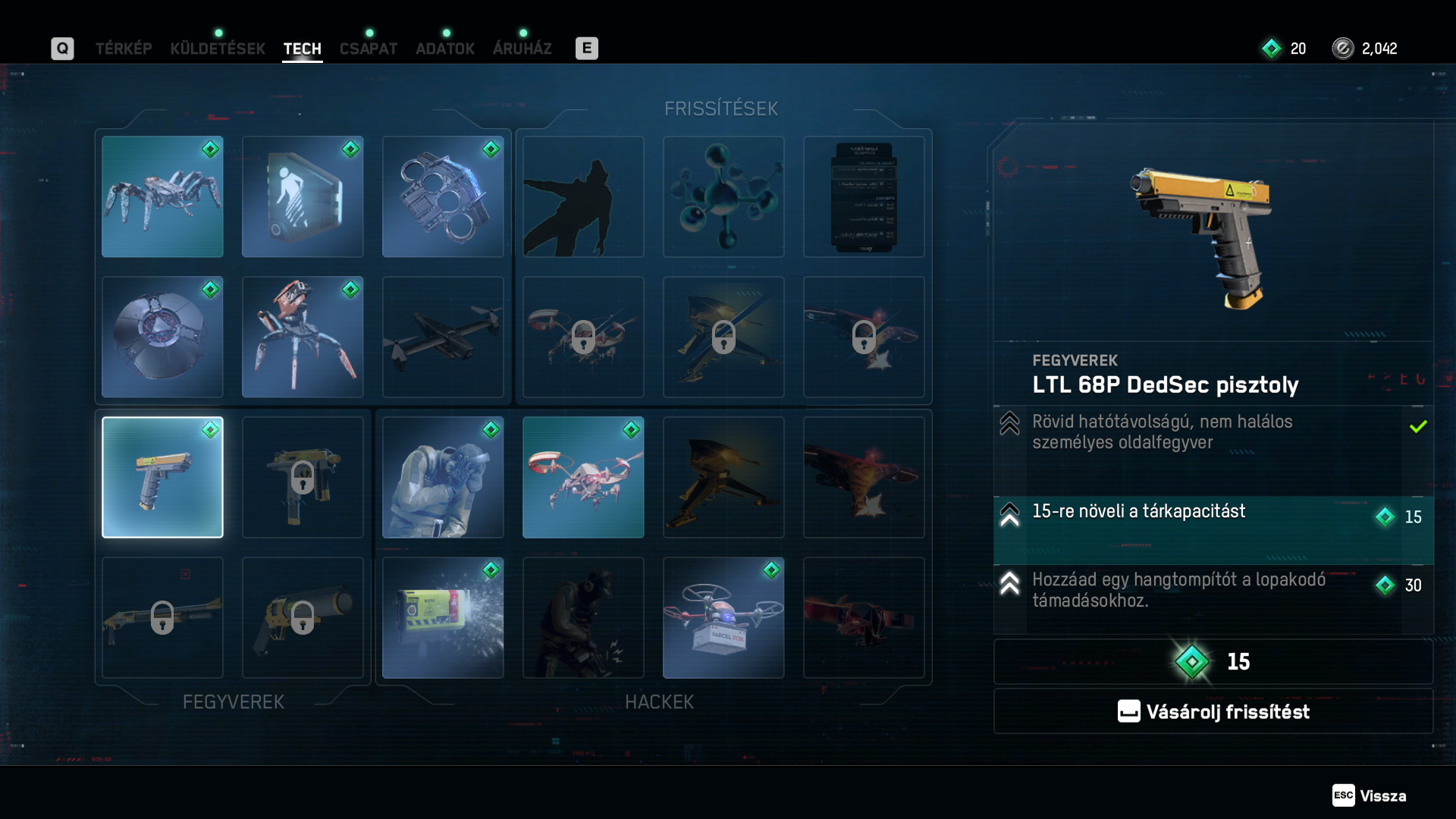This screenshot has height=819, width=1456.
Task: Click Vásárolj frissítést purchase button
Action: 1213,711
